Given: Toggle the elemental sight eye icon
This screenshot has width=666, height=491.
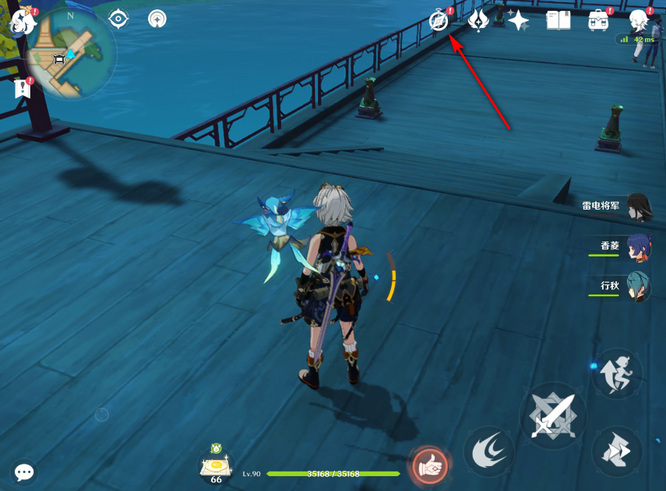Looking at the screenshot, I should tap(119, 19).
